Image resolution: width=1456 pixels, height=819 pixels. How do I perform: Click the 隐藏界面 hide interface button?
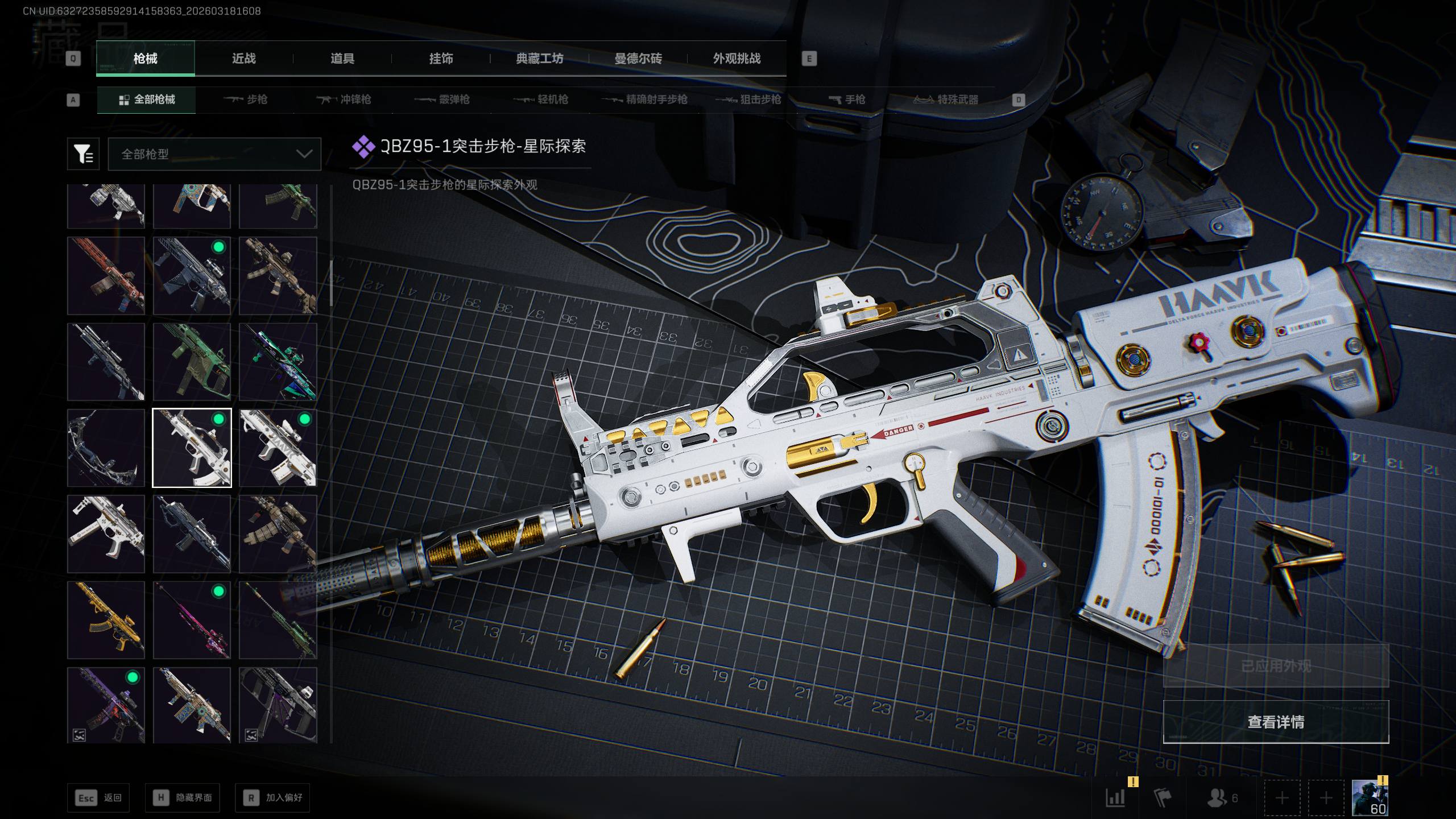coord(183,798)
